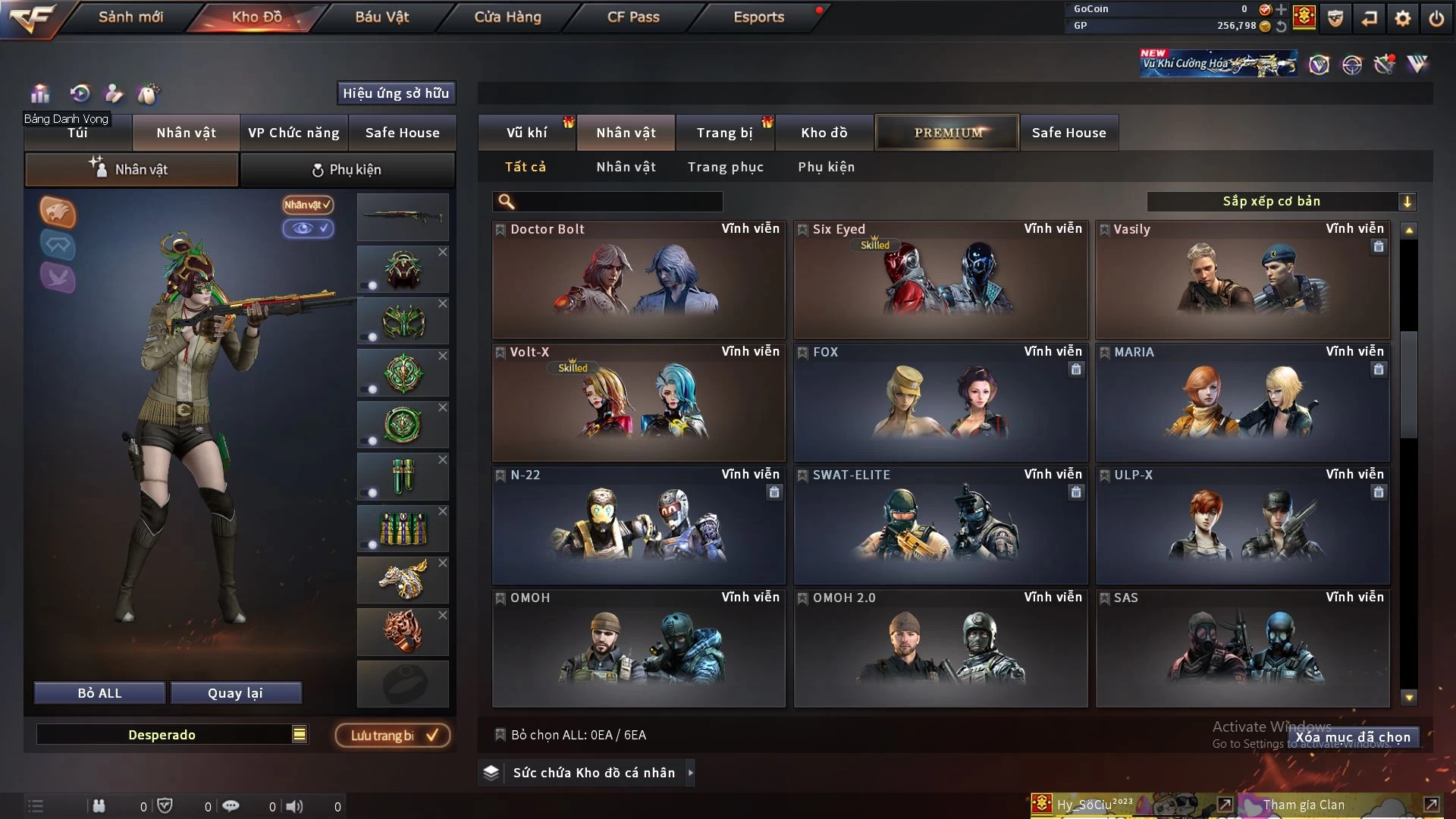1456x819 pixels.
Task: Click Xóa mục đã chọn button
Action: click(1353, 737)
